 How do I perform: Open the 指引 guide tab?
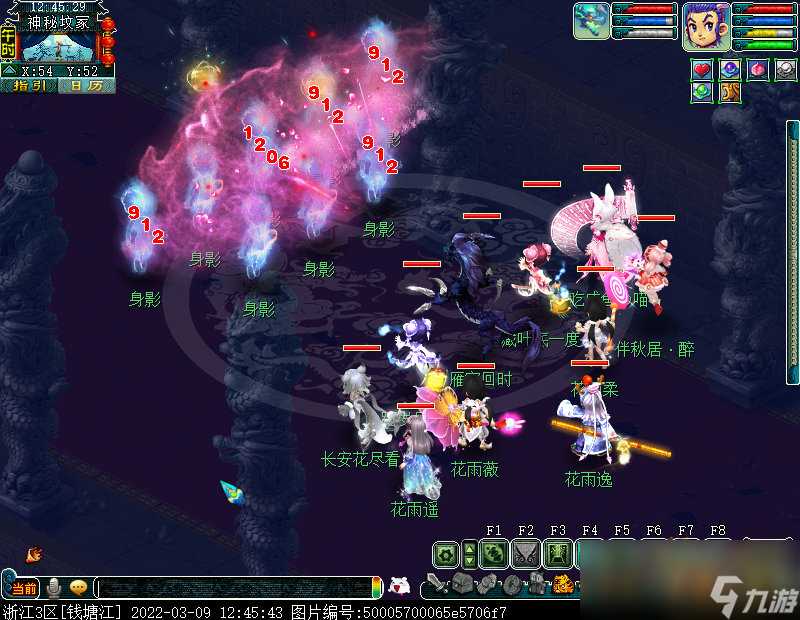coord(29,86)
